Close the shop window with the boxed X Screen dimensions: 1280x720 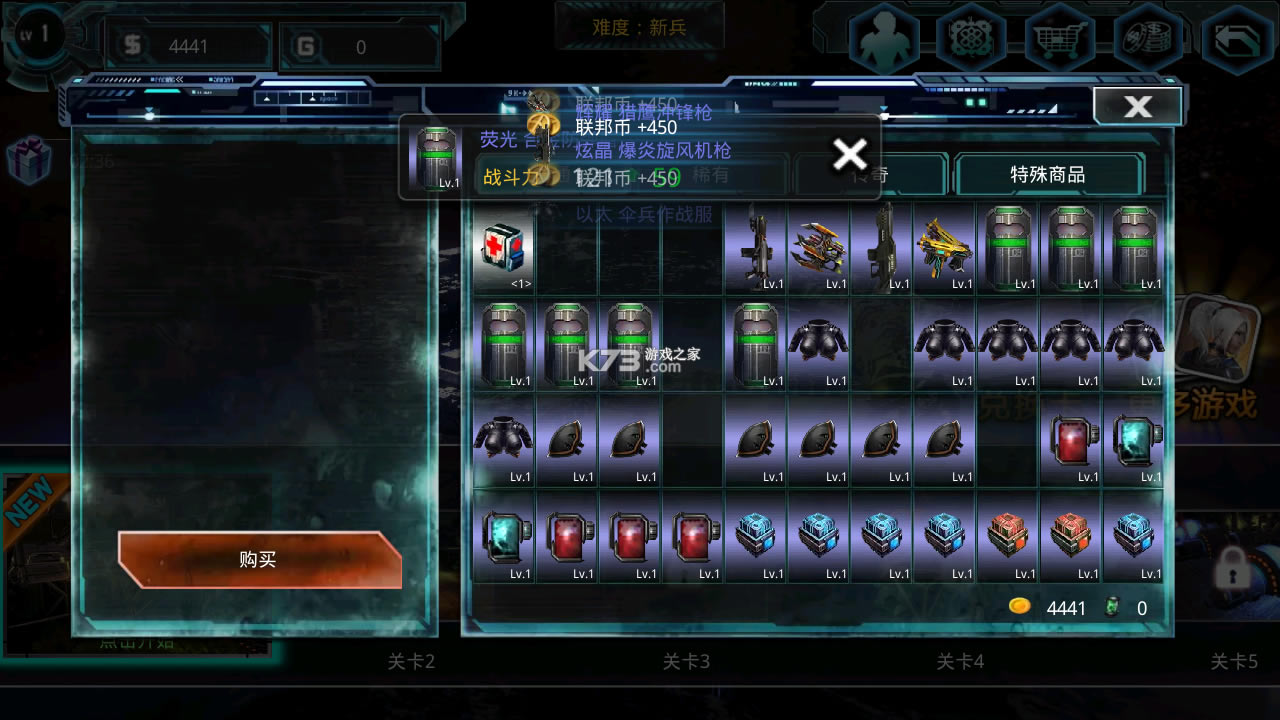[1137, 106]
